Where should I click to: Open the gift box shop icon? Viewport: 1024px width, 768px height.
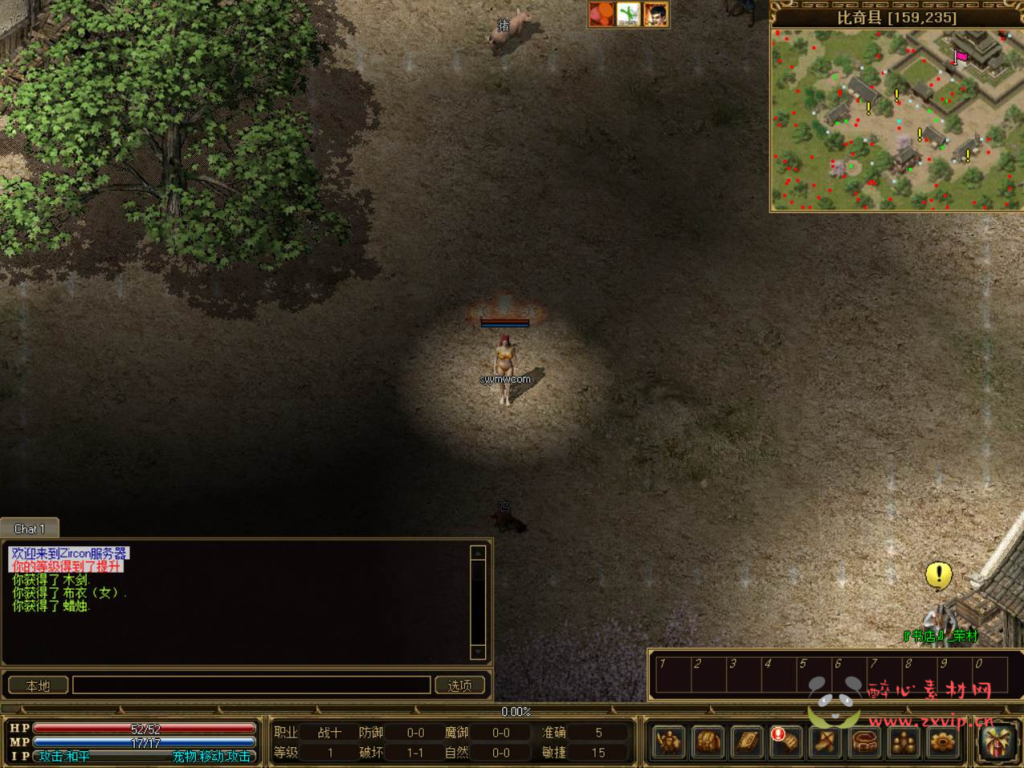(996, 741)
